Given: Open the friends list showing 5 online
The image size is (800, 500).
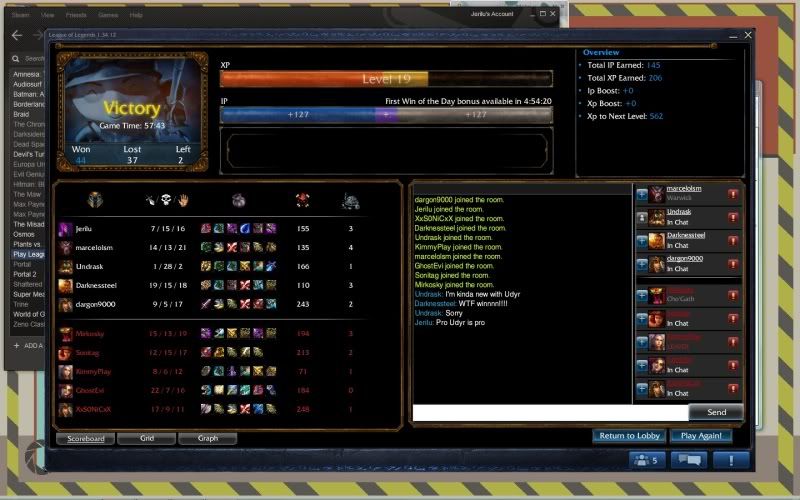Looking at the screenshot, I should [643, 460].
